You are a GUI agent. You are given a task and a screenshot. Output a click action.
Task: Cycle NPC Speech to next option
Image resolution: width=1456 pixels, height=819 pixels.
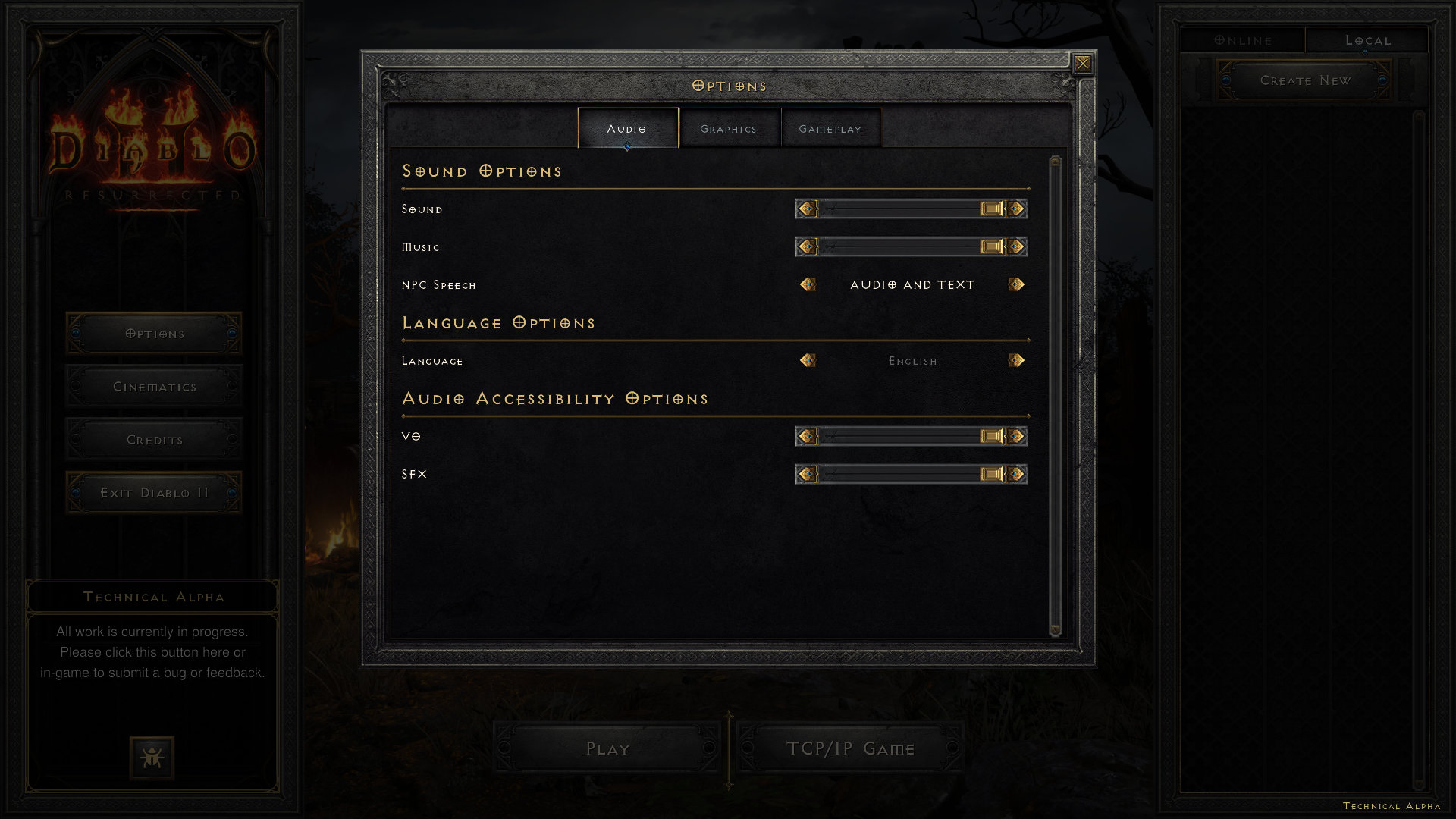[1017, 284]
